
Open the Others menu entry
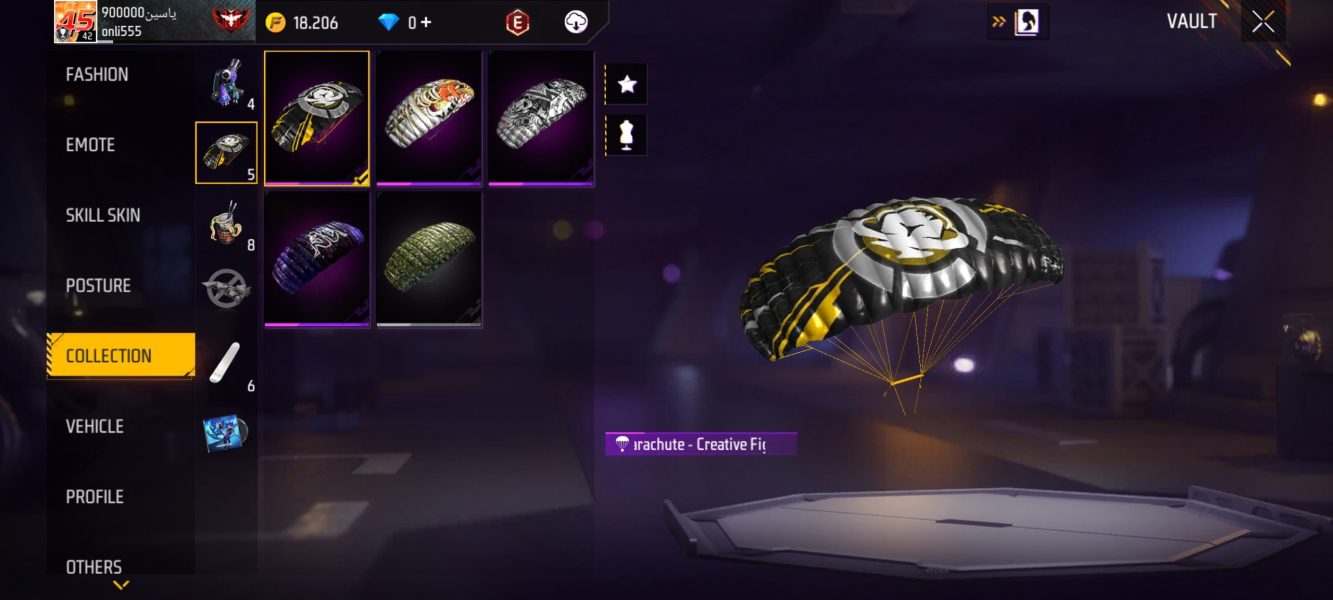[94, 566]
